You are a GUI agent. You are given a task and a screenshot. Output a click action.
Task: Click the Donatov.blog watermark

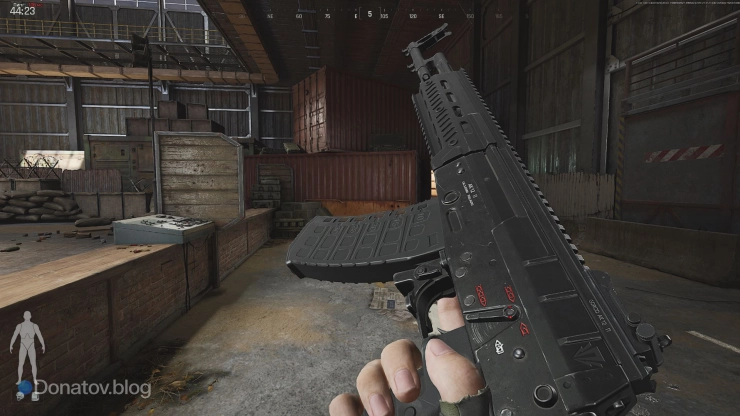click(92, 388)
